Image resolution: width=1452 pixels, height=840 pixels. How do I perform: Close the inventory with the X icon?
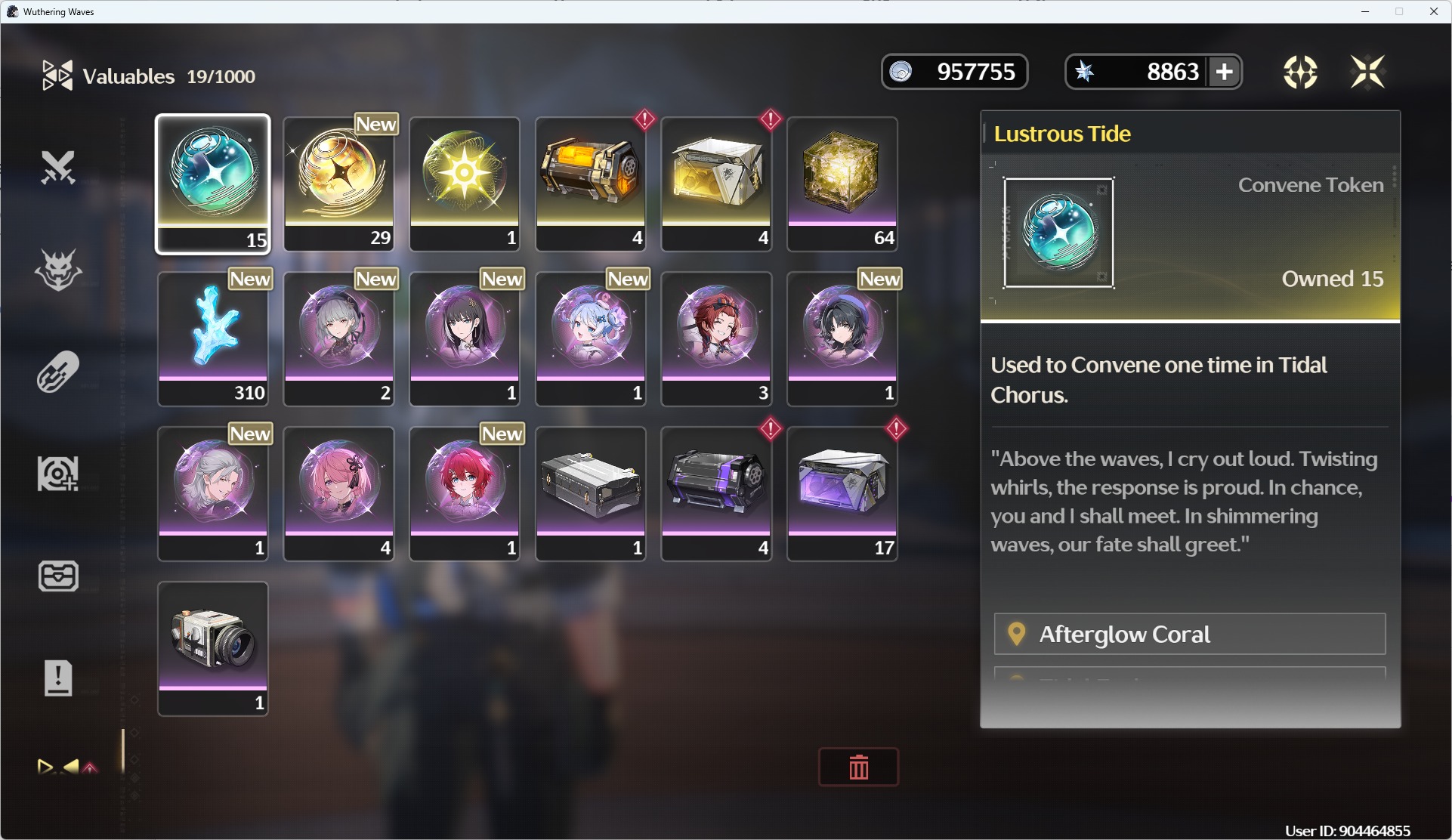1367,72
